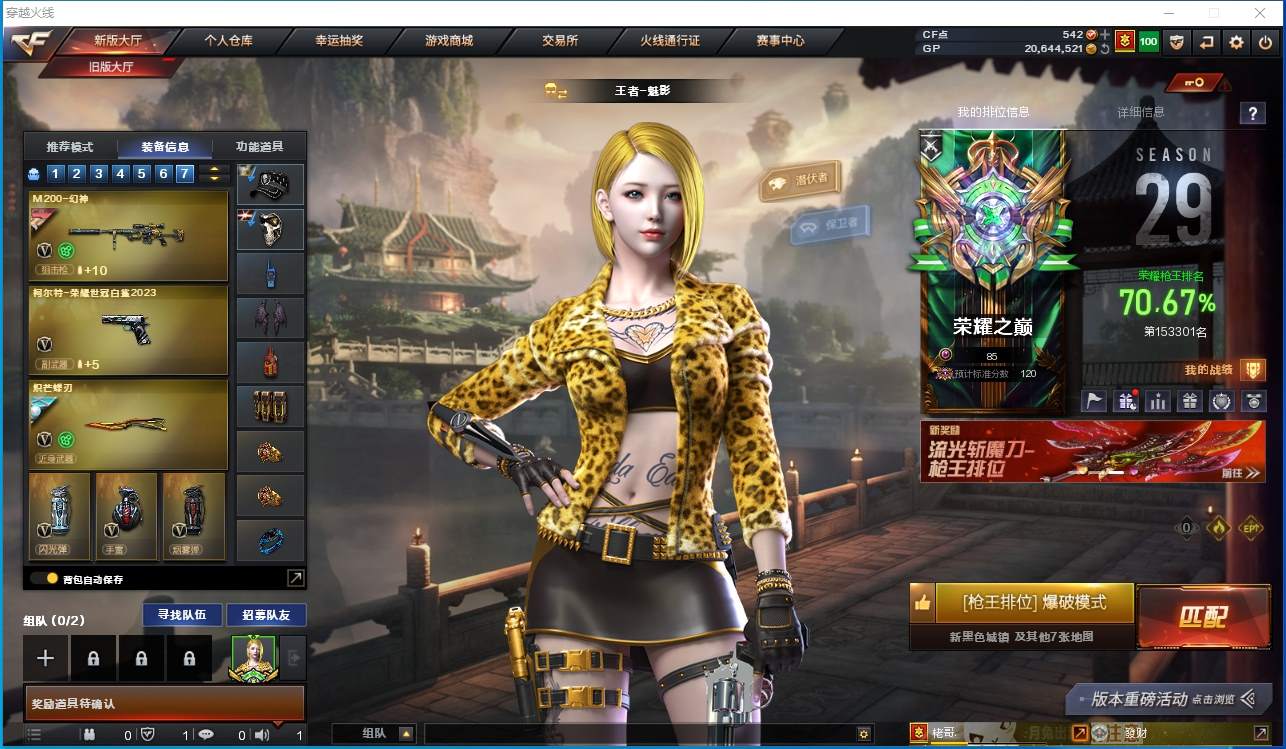Switch to the 推荐模式 tab
The height and width of the screenshot is (749, 1286).
click(x=70, y=147)
